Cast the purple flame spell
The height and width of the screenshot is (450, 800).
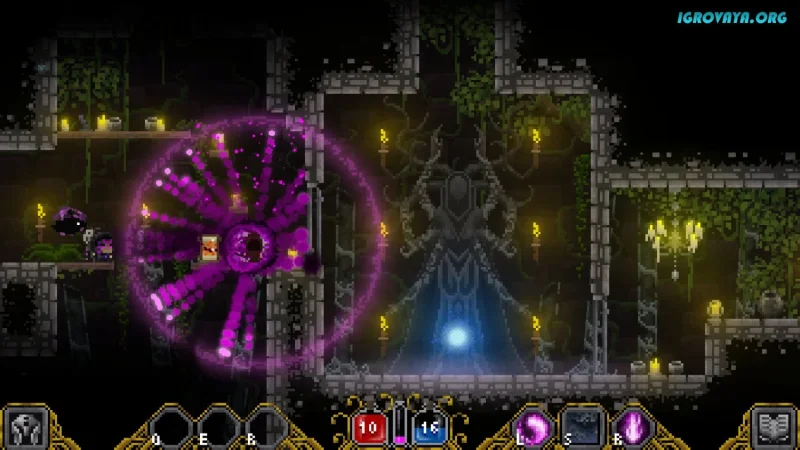631,427
